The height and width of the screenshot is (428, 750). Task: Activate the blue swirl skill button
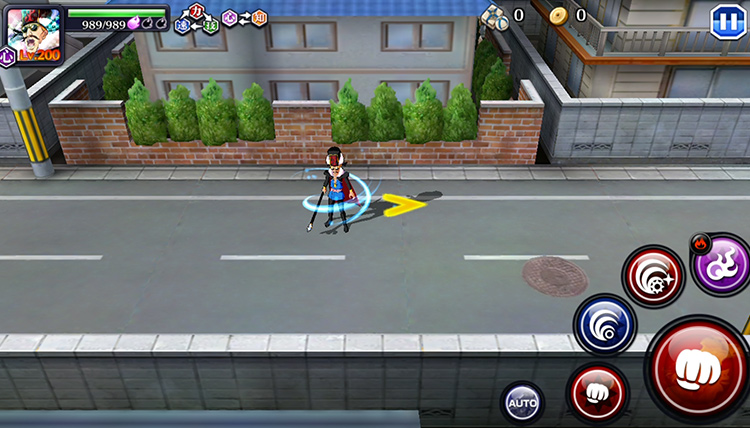pyautogui.click(x=605, y=324)
